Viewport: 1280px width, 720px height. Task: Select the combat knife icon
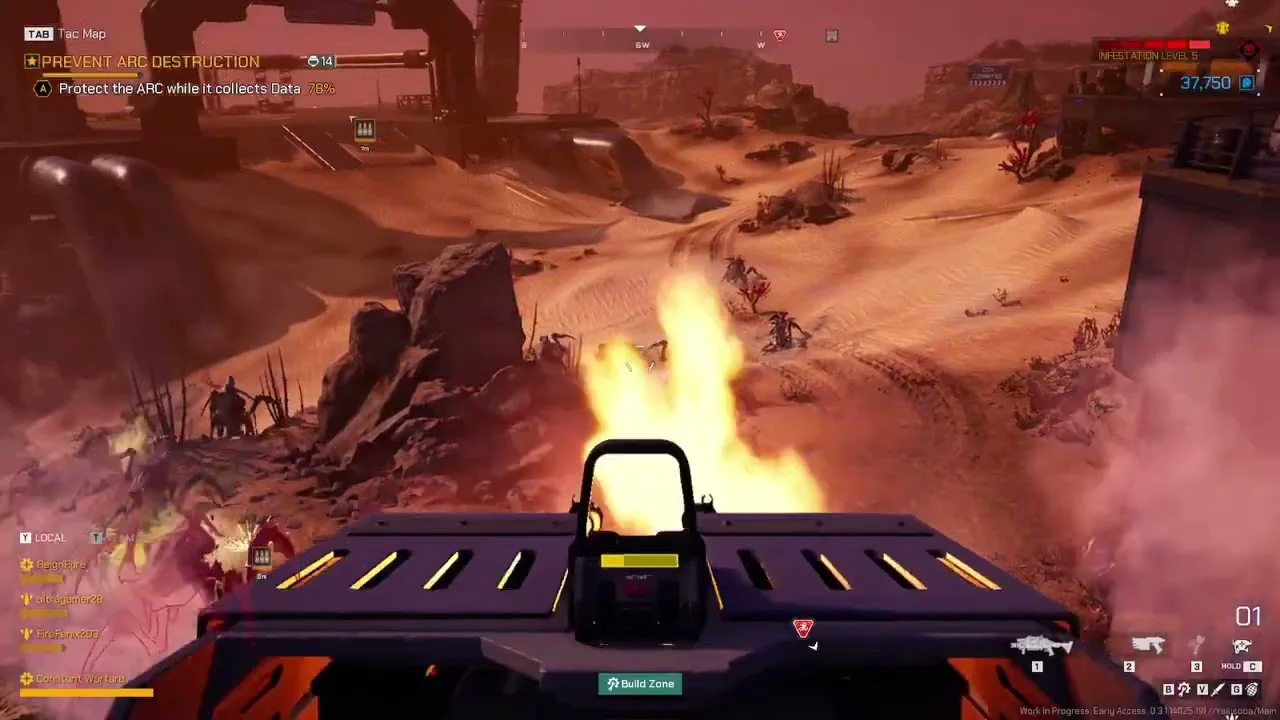coord(1218,689)
